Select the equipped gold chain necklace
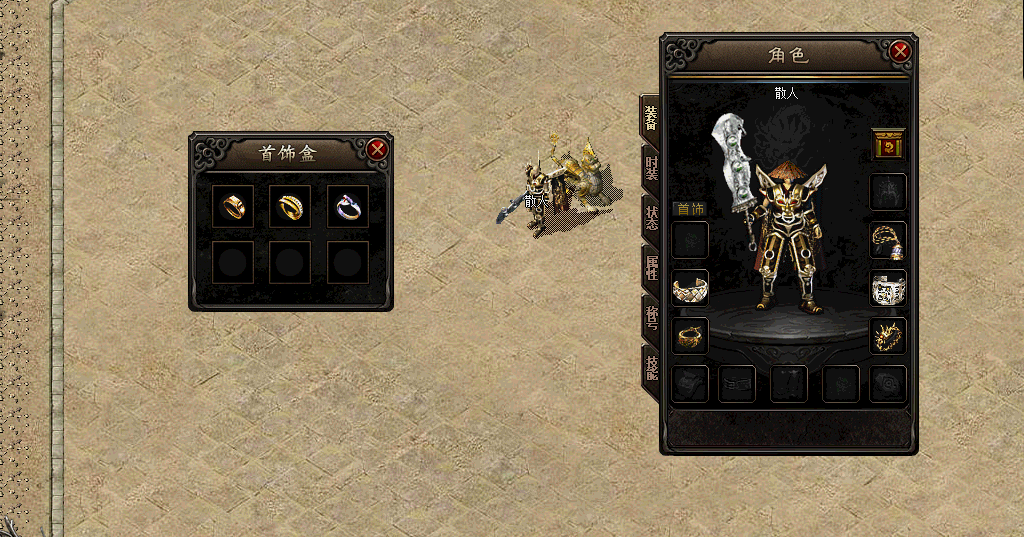The height and width of the screenshot is (537, 1024). click(887, 240)
